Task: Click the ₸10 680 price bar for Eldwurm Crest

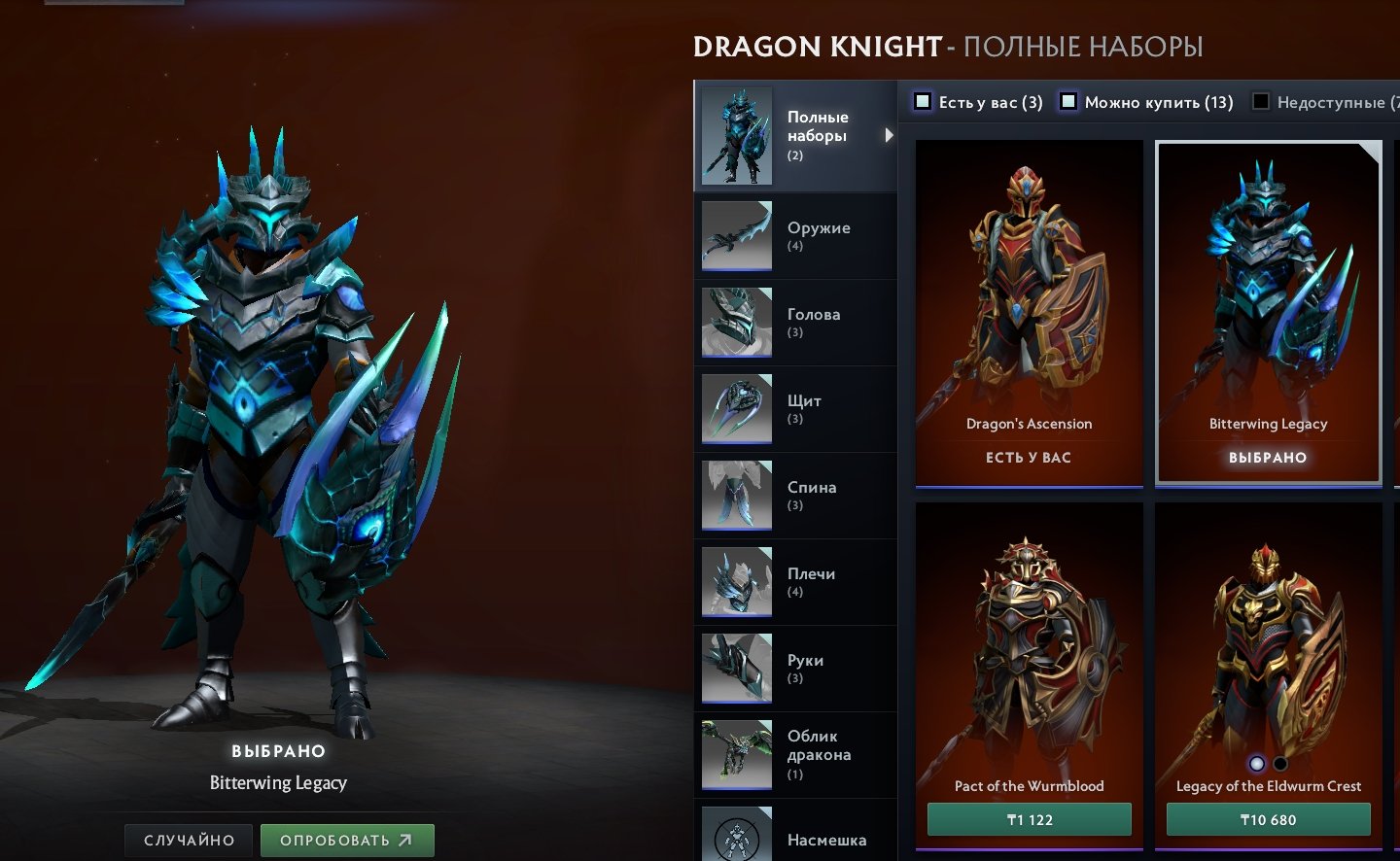Action: coord(1268,819)
